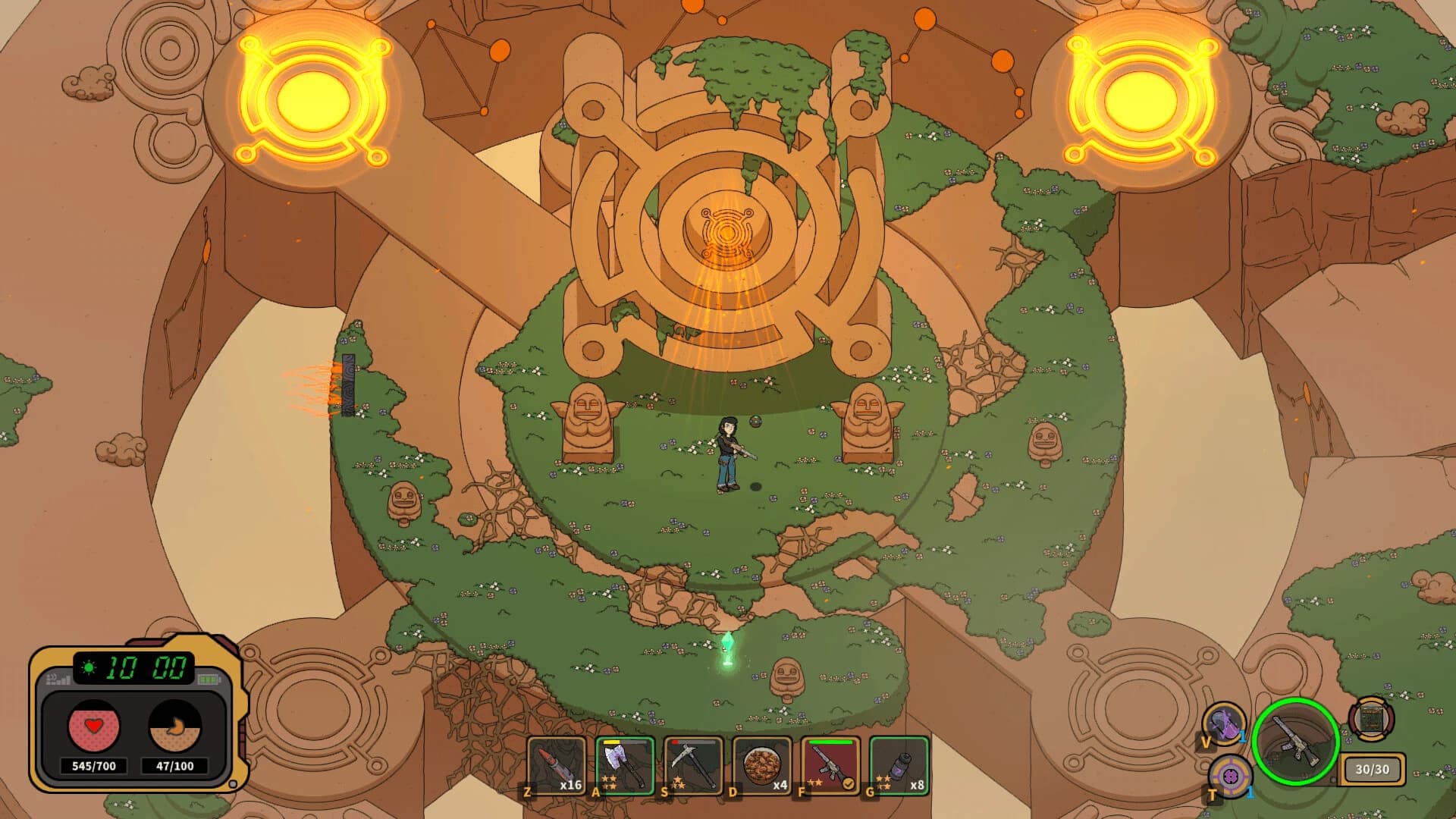The width and height of the screenshot is (1456, 819).
Task: Click the sun indicator next to the clock
Action: [88, 667]
